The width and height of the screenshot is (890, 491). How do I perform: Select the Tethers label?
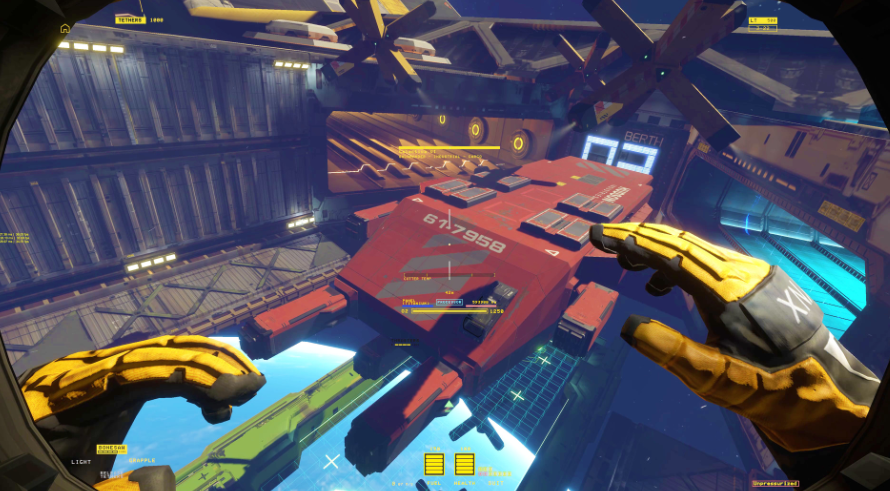tap(130, 20)
